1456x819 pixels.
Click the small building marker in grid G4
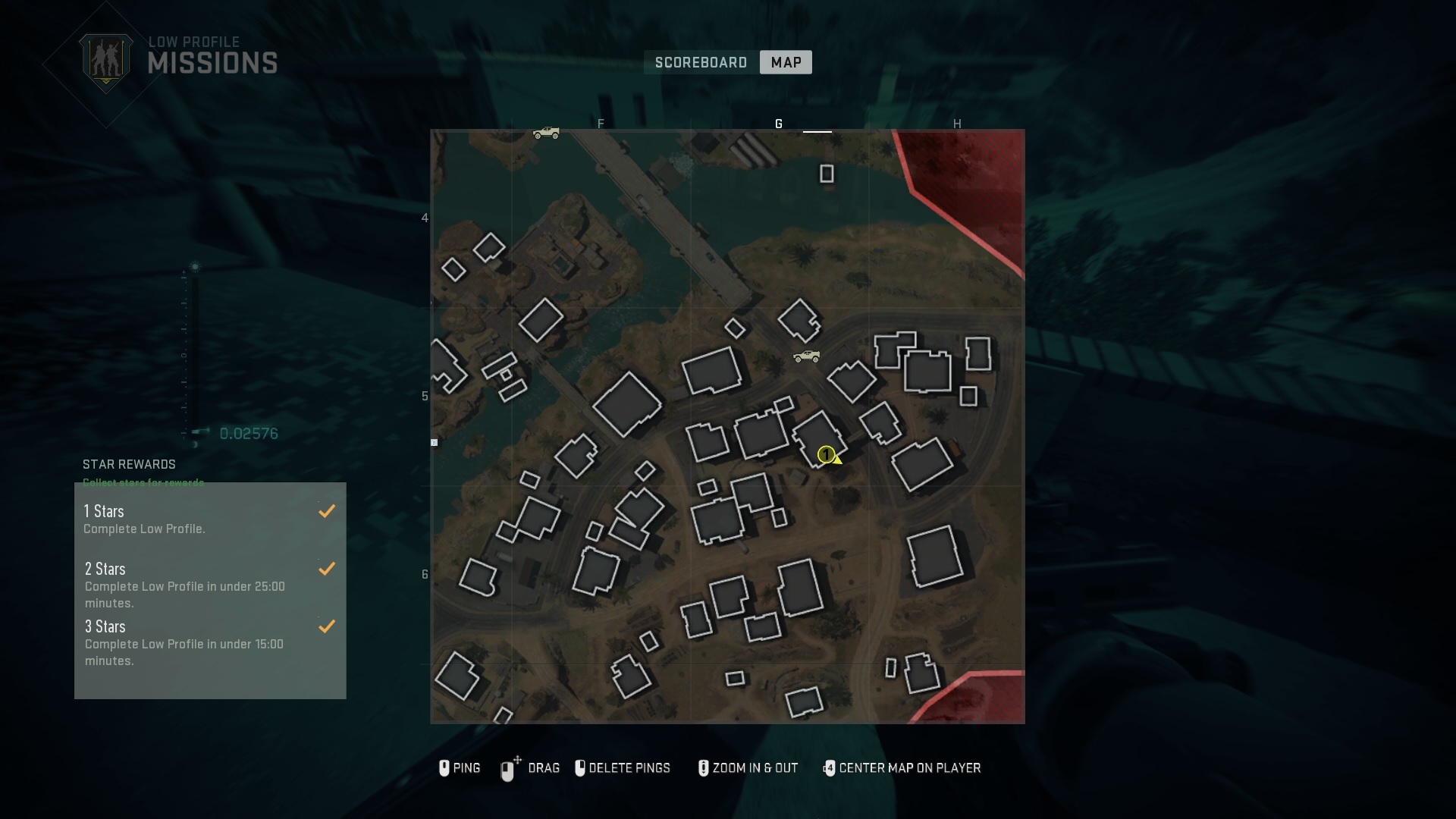(827, 173)
